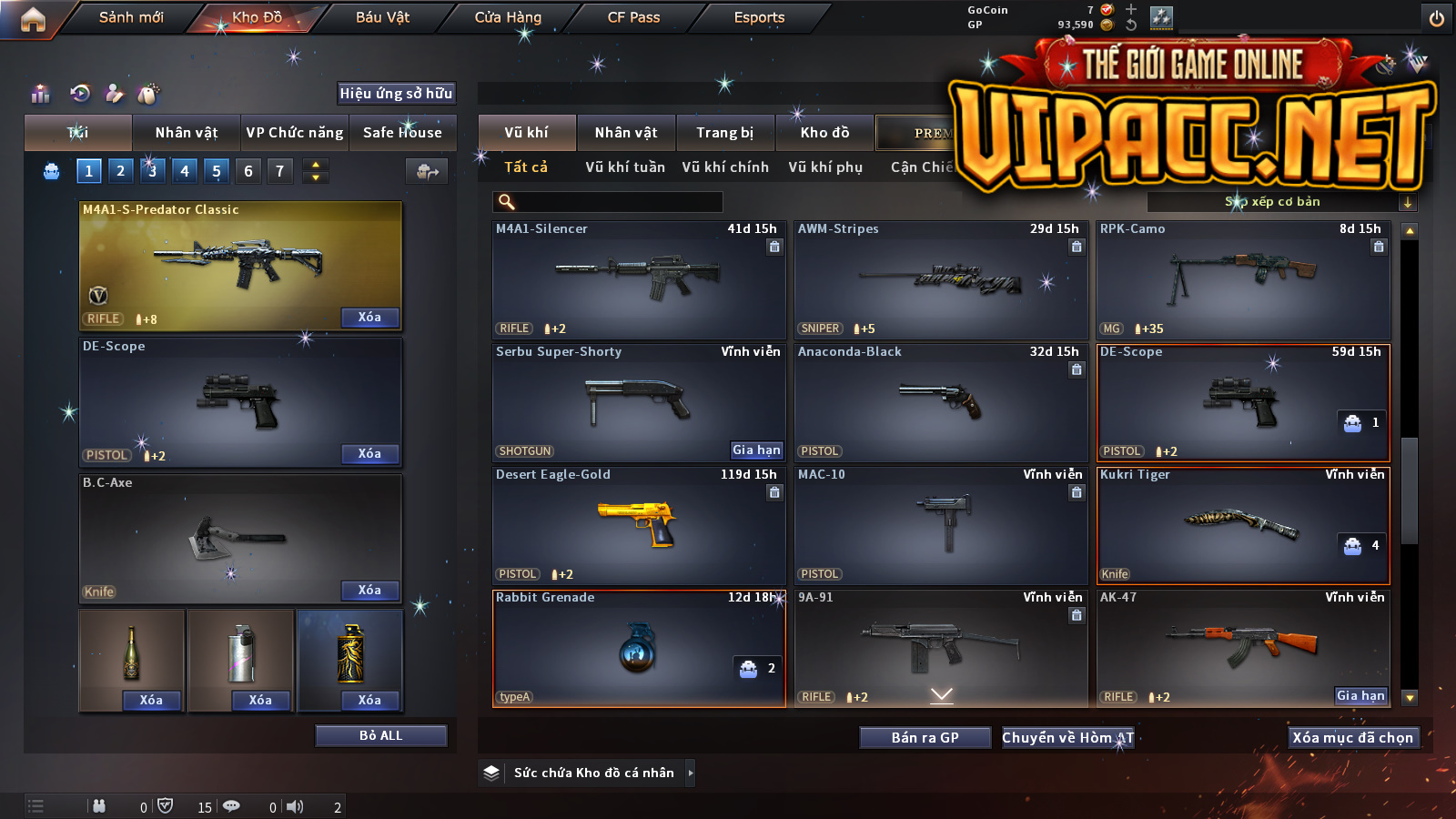The image size is (1456, 819).
Task: Open the CF Pass tab
Action: click(x=633, y=17)
